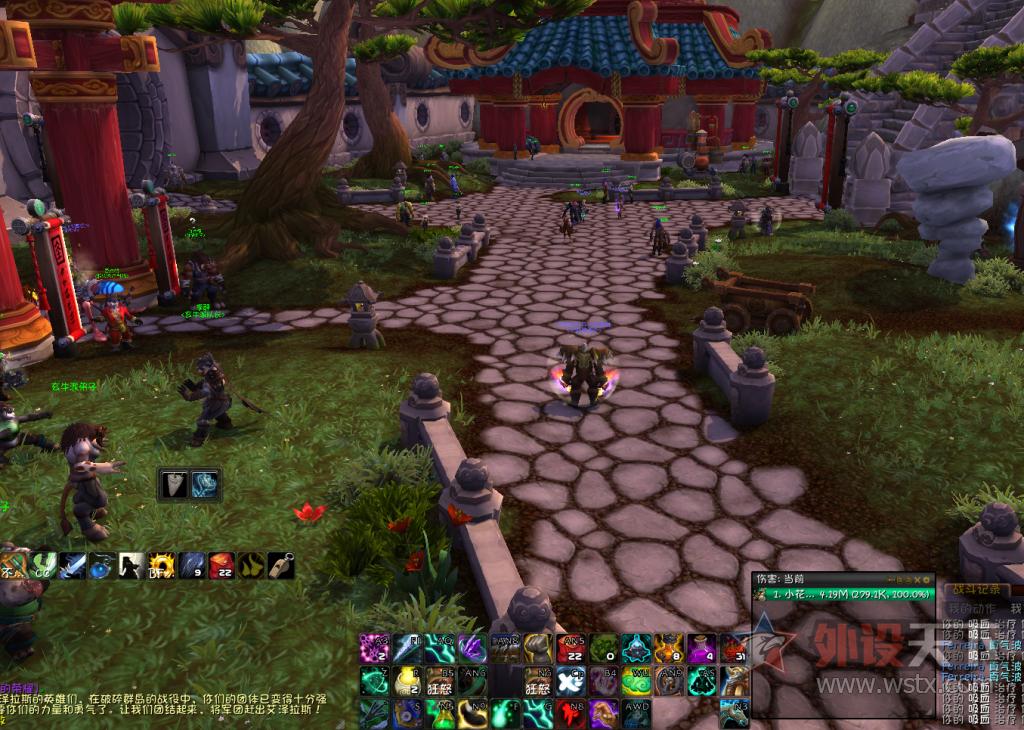Use the golden sun BF ability
Viewport: 1024px width, 730px height.
(x=162, y=565)
